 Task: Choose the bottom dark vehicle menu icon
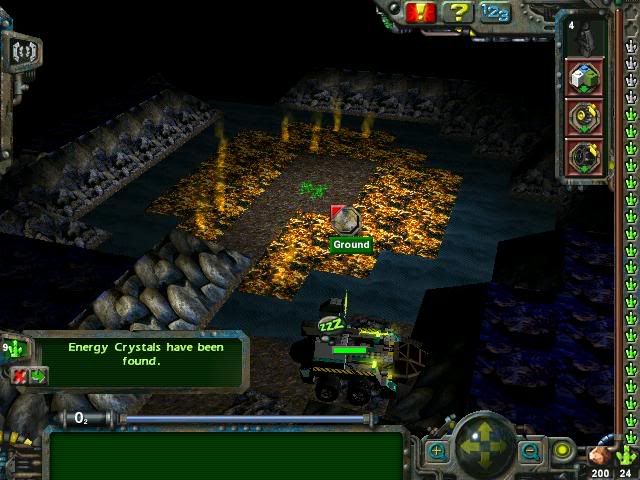(x=585, y=157)
